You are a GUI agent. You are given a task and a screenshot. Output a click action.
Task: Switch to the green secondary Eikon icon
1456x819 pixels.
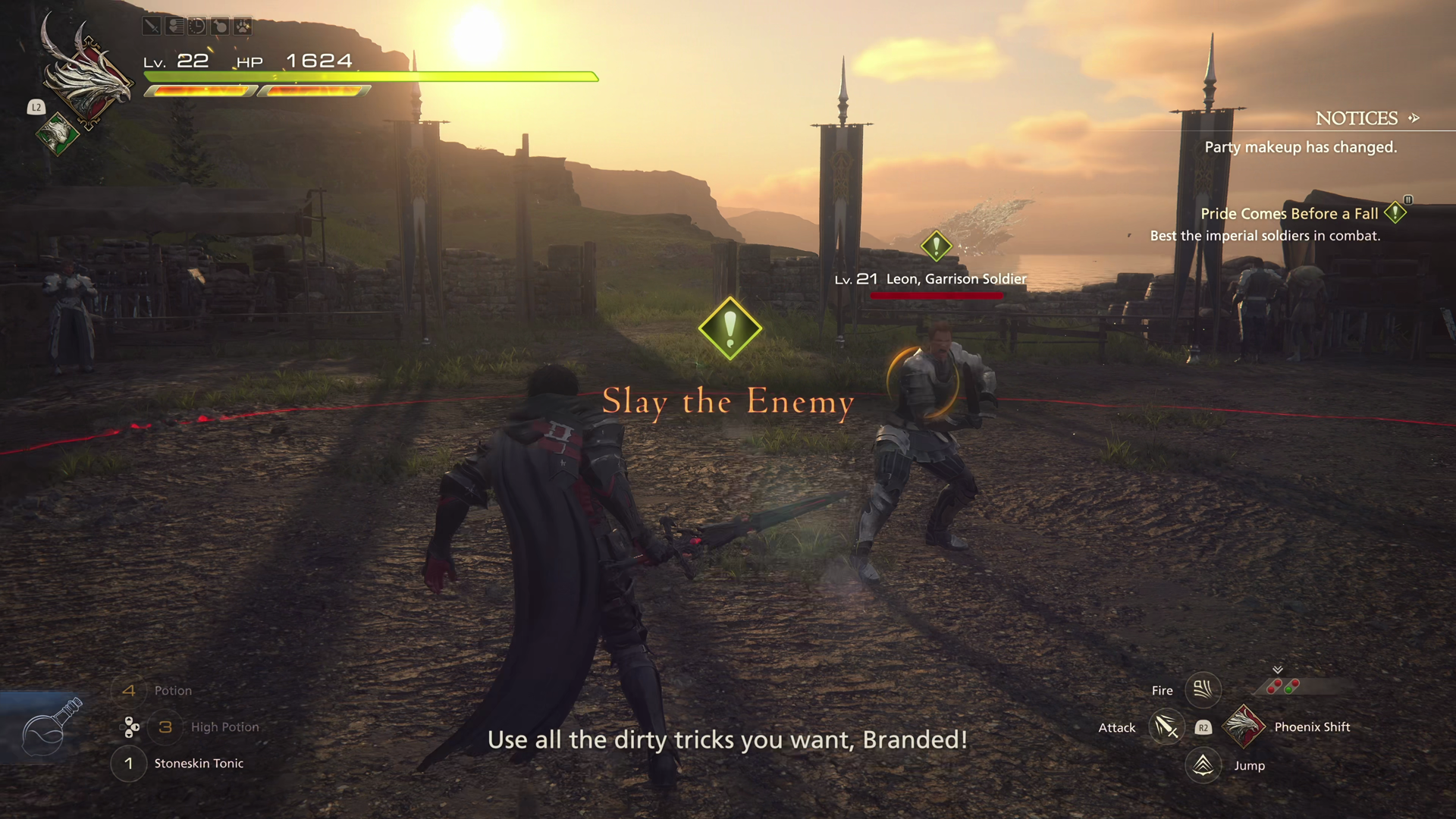pyautogui.click(x=58, y=134)
